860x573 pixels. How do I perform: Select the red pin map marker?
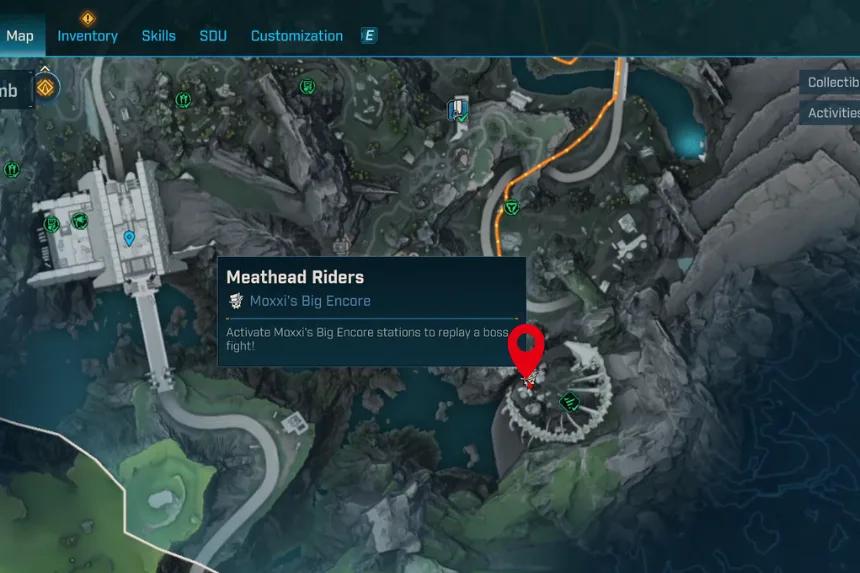pyautogui.click(x=525, y=347)
